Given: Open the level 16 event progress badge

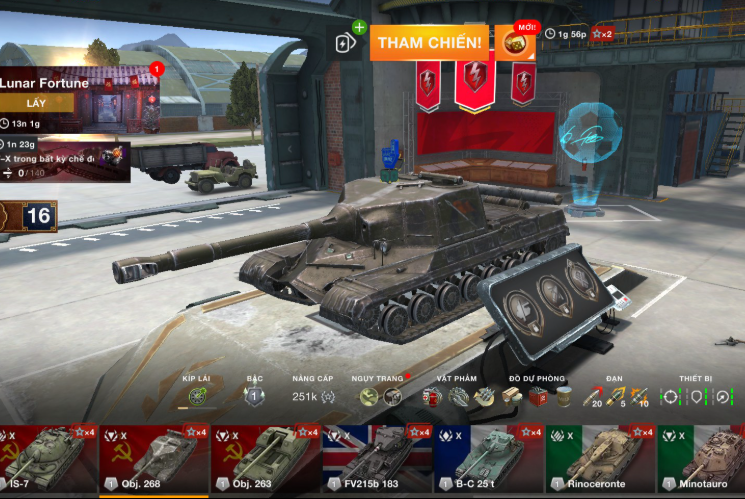Looking at the screenshot, I should (x=32, y=216).
